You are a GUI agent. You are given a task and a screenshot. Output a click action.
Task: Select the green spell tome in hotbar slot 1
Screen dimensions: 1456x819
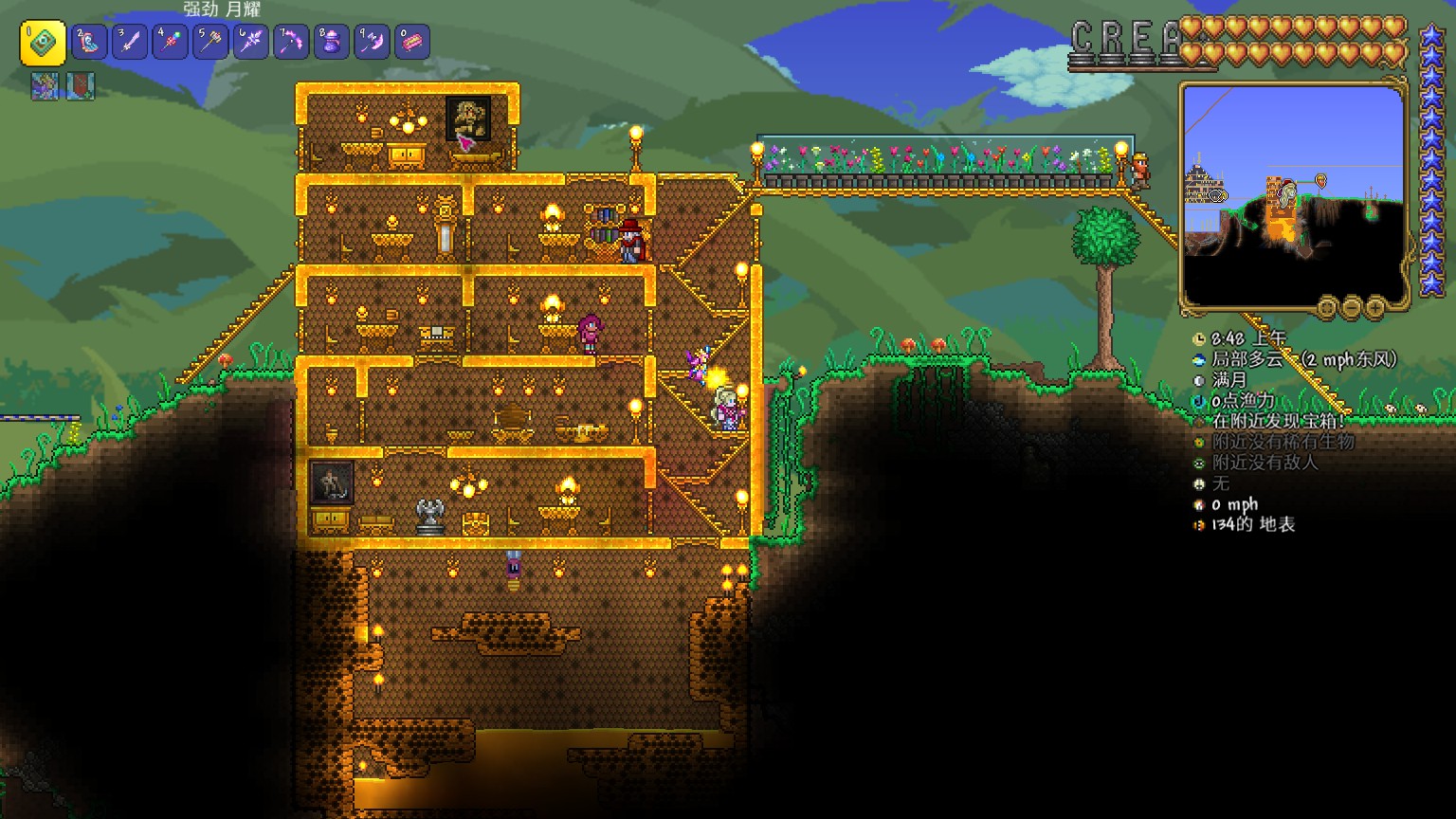point(44,43)
